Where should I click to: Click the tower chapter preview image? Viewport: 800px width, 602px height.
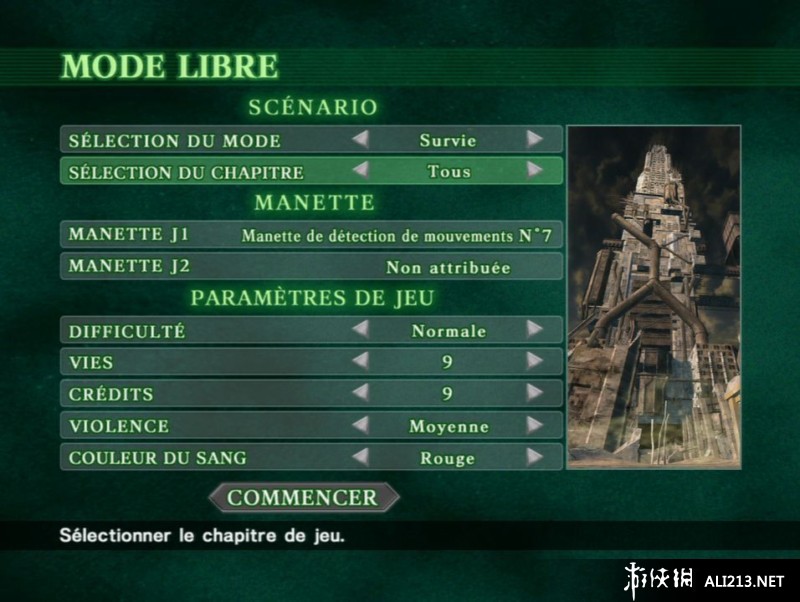(x=654, y=297)
